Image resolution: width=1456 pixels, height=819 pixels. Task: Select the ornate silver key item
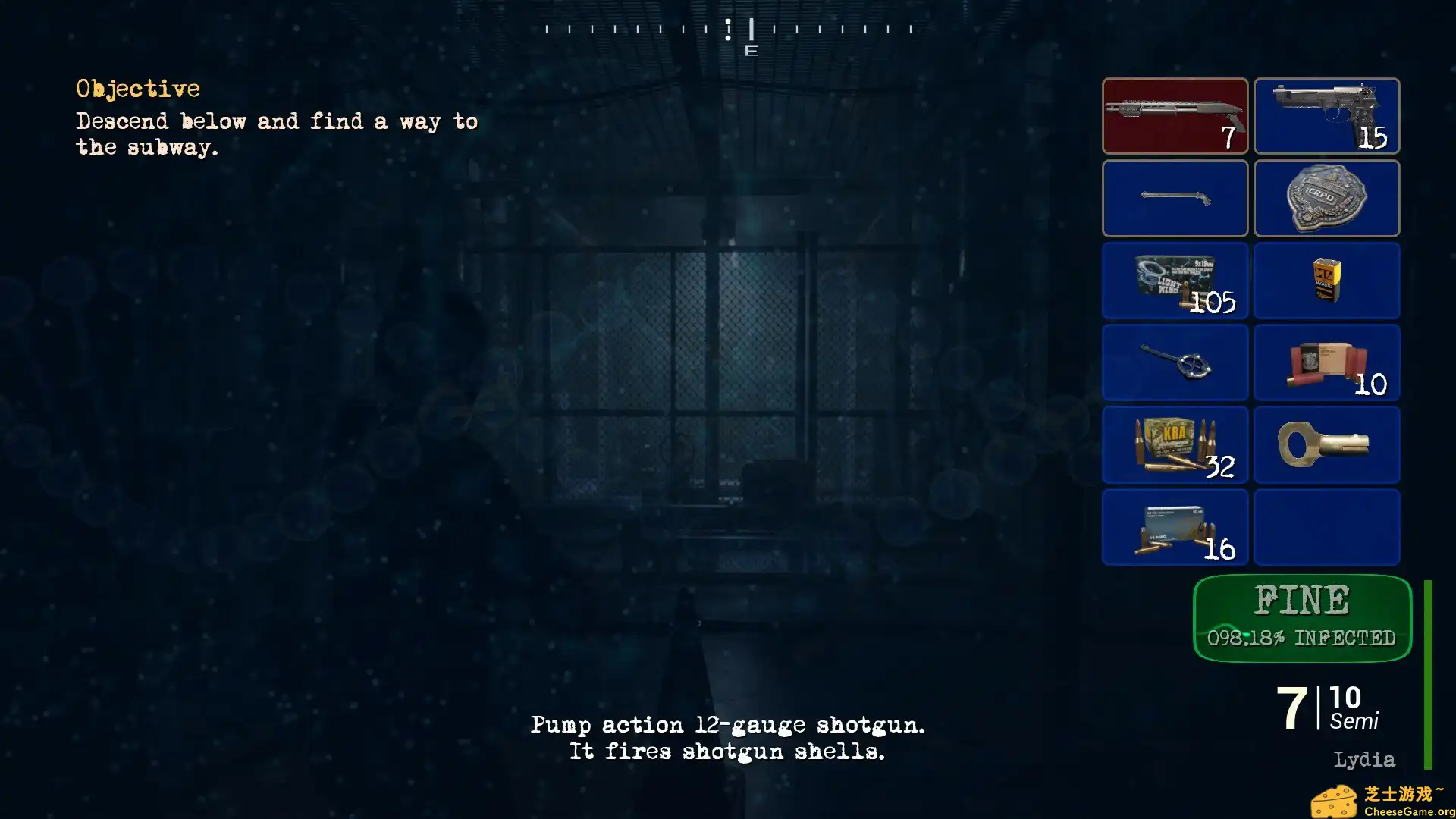click(1175, 363)
